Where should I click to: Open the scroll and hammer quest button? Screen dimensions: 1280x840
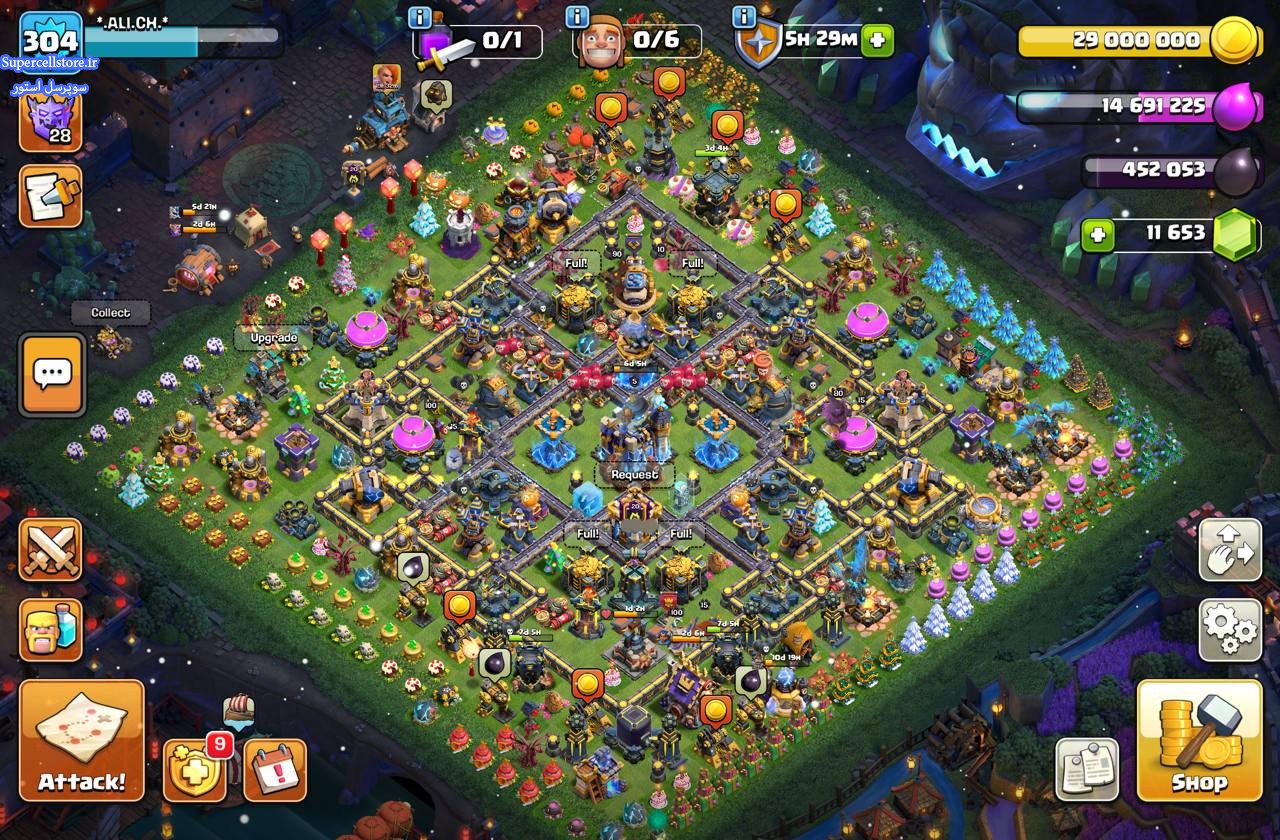coord(50,195)
